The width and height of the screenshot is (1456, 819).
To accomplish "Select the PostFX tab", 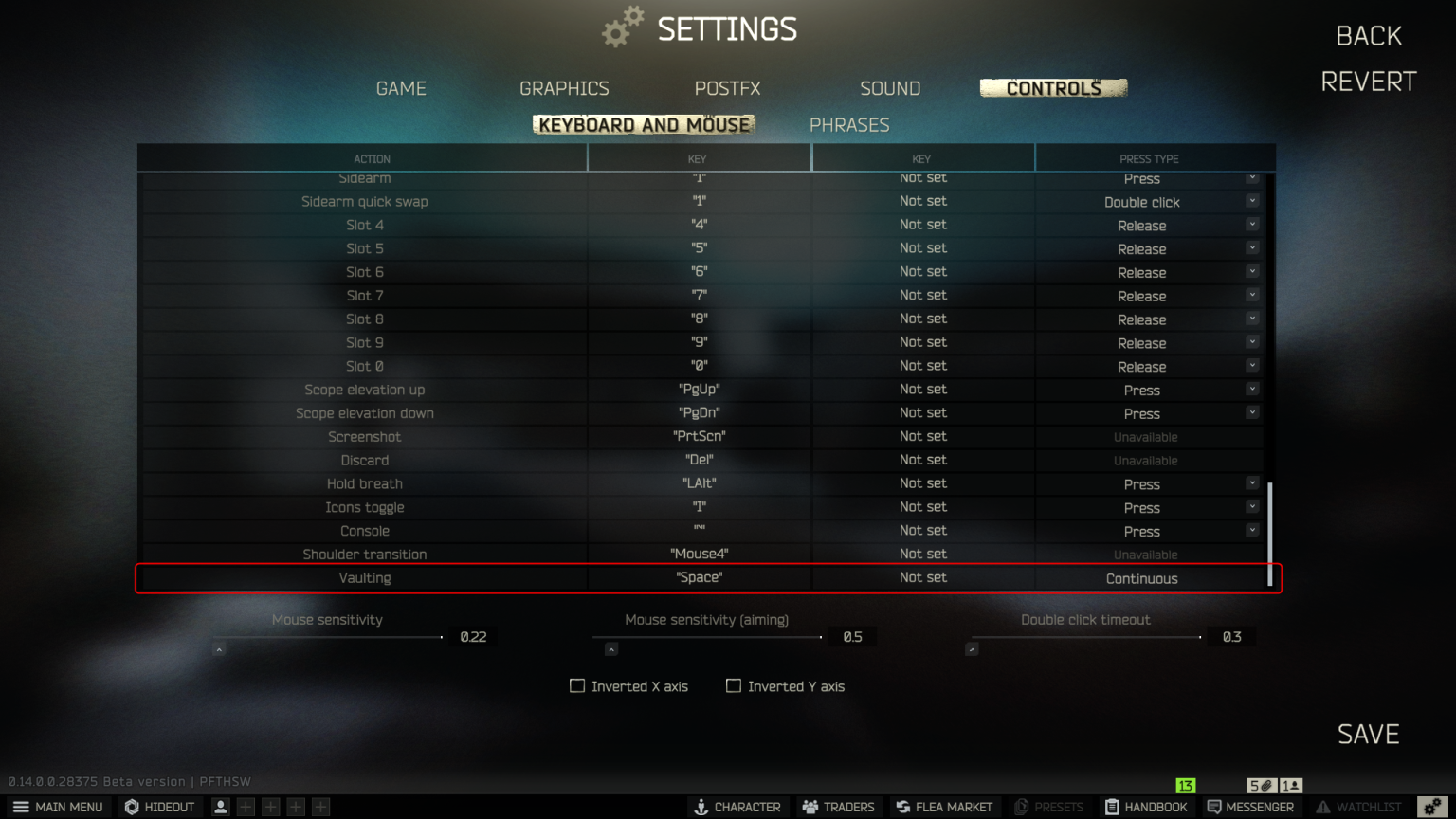I will [727, 88].
